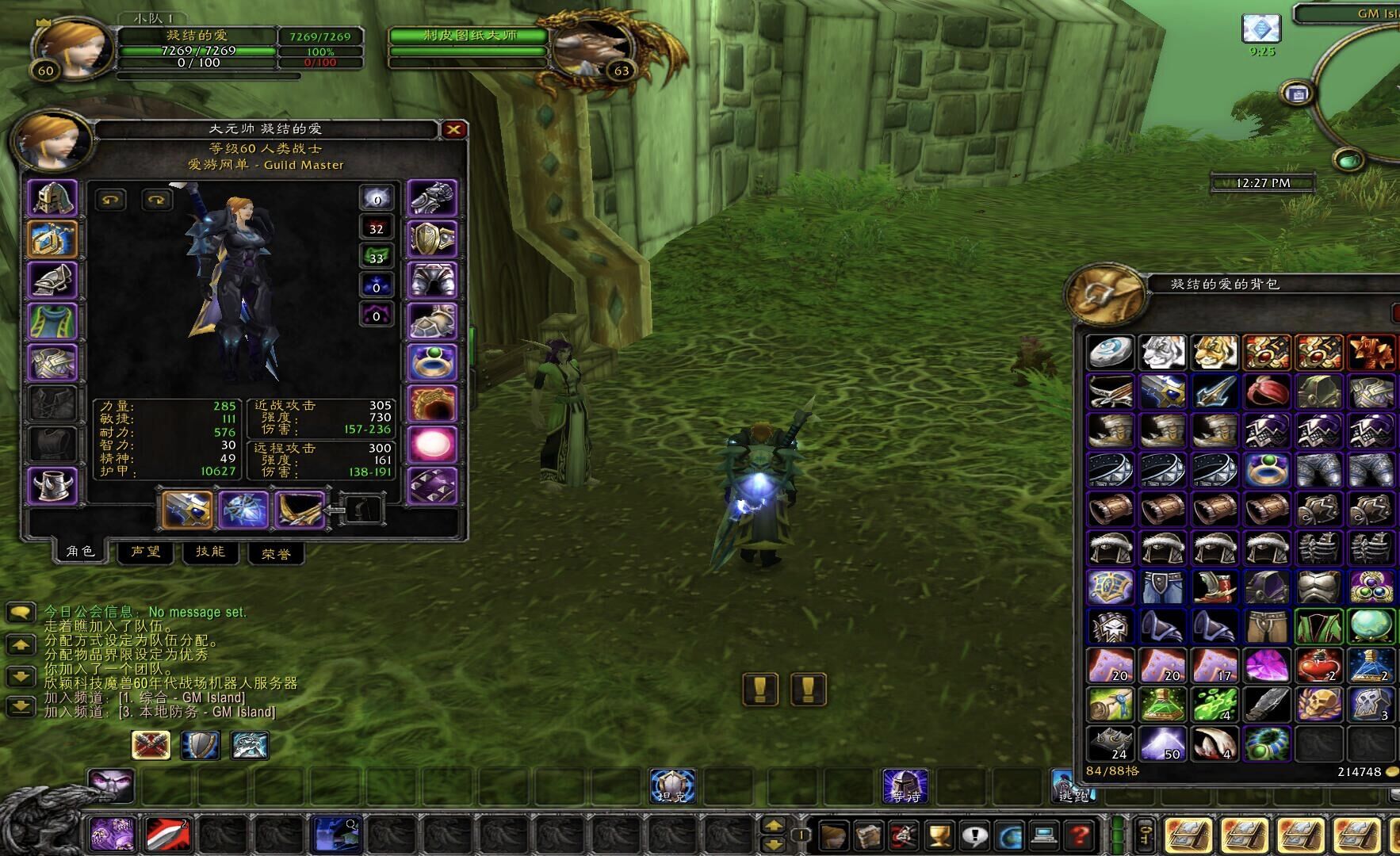Switch to the 声望 reputation tab
Viewport: 1400px width, 856px height.
pos(146,552)
